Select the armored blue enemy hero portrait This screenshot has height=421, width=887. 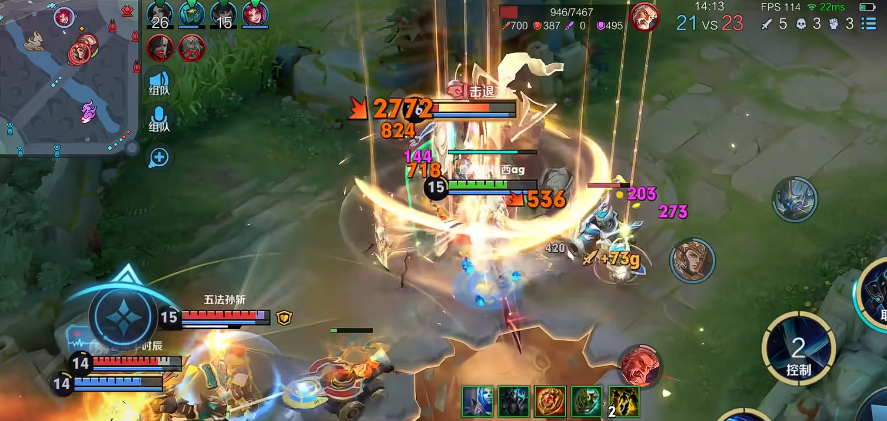pyautogui.click(x=794, y=199)
